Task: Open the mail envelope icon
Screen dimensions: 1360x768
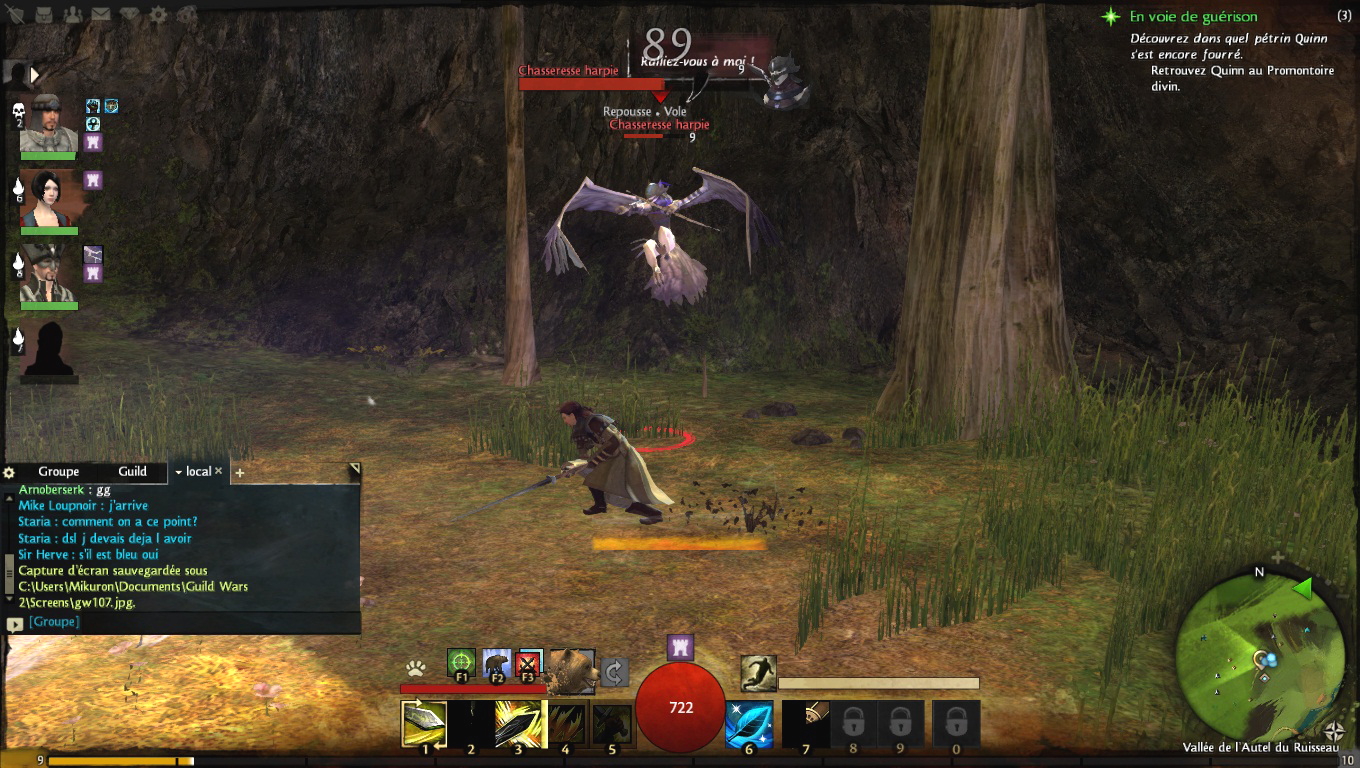Action: point(101,15)
